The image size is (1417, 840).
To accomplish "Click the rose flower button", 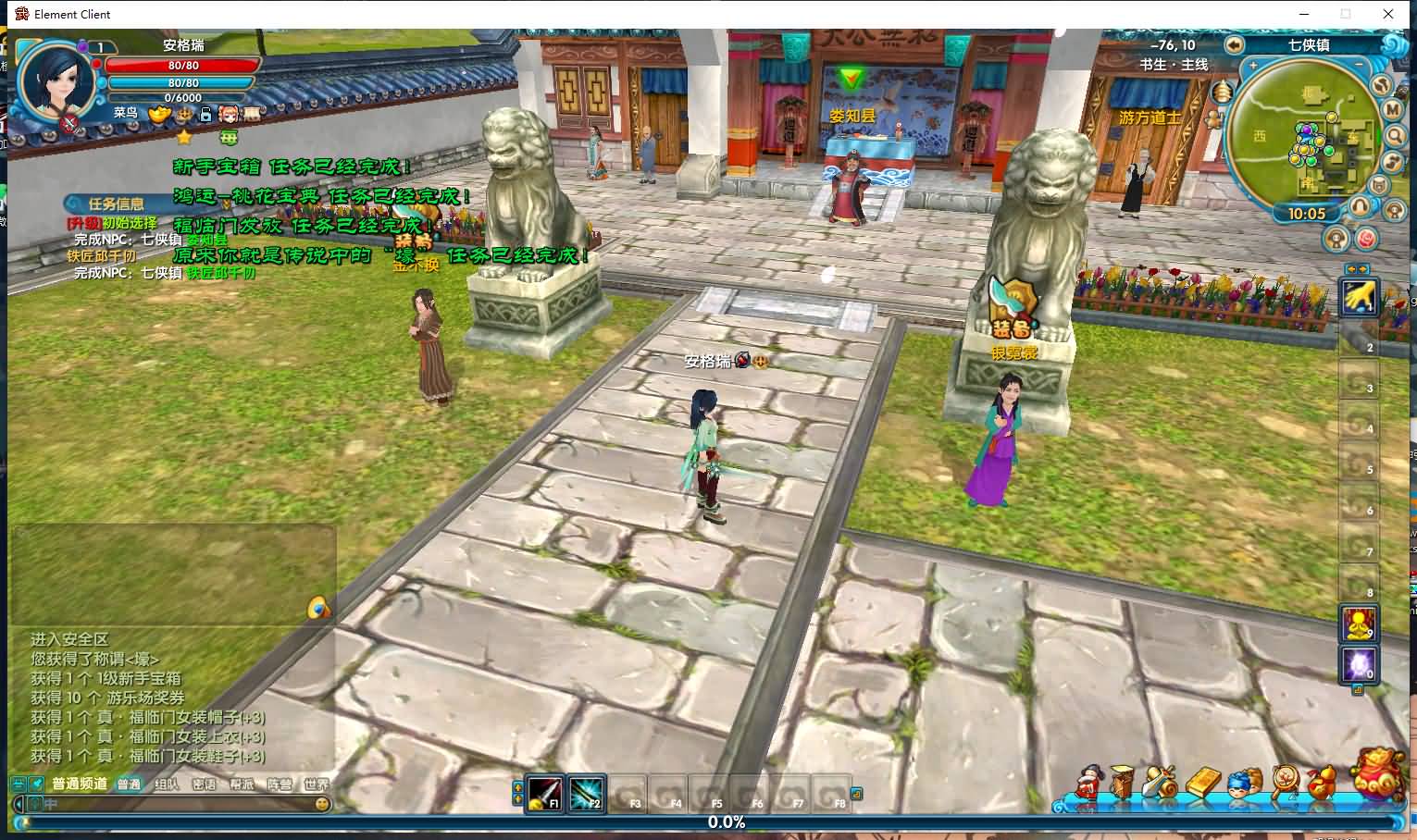I will [1367, 239].
